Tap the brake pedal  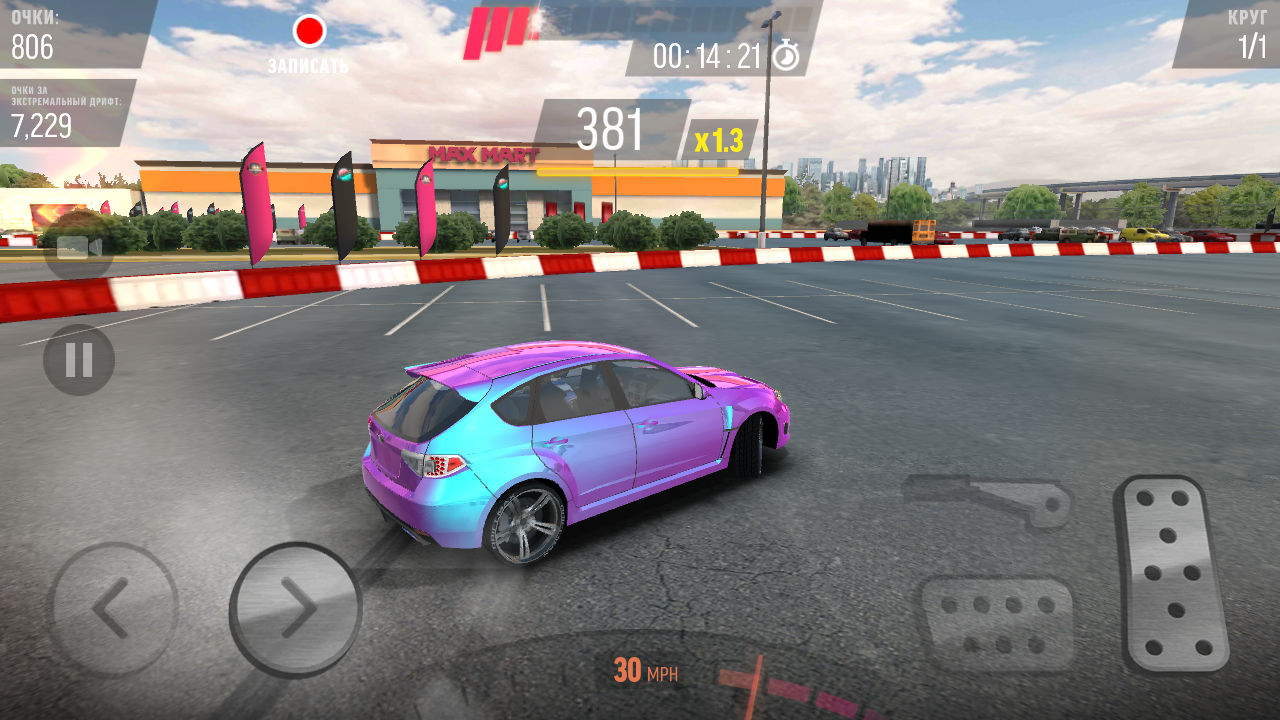(x=996, y=622)
